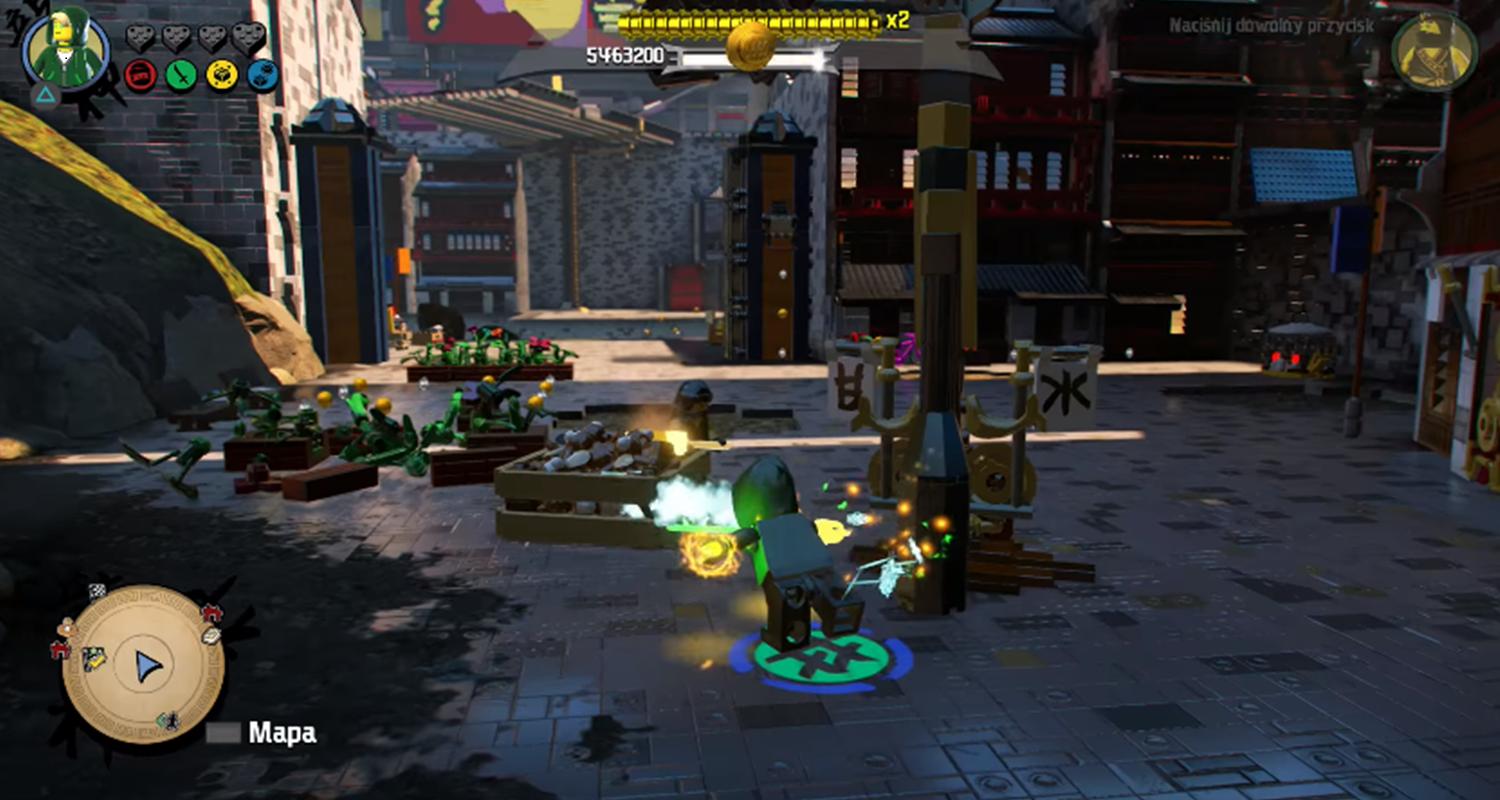Click the blue player arrow in the minimap
The image size is (1500, 800).
point(148,666)
